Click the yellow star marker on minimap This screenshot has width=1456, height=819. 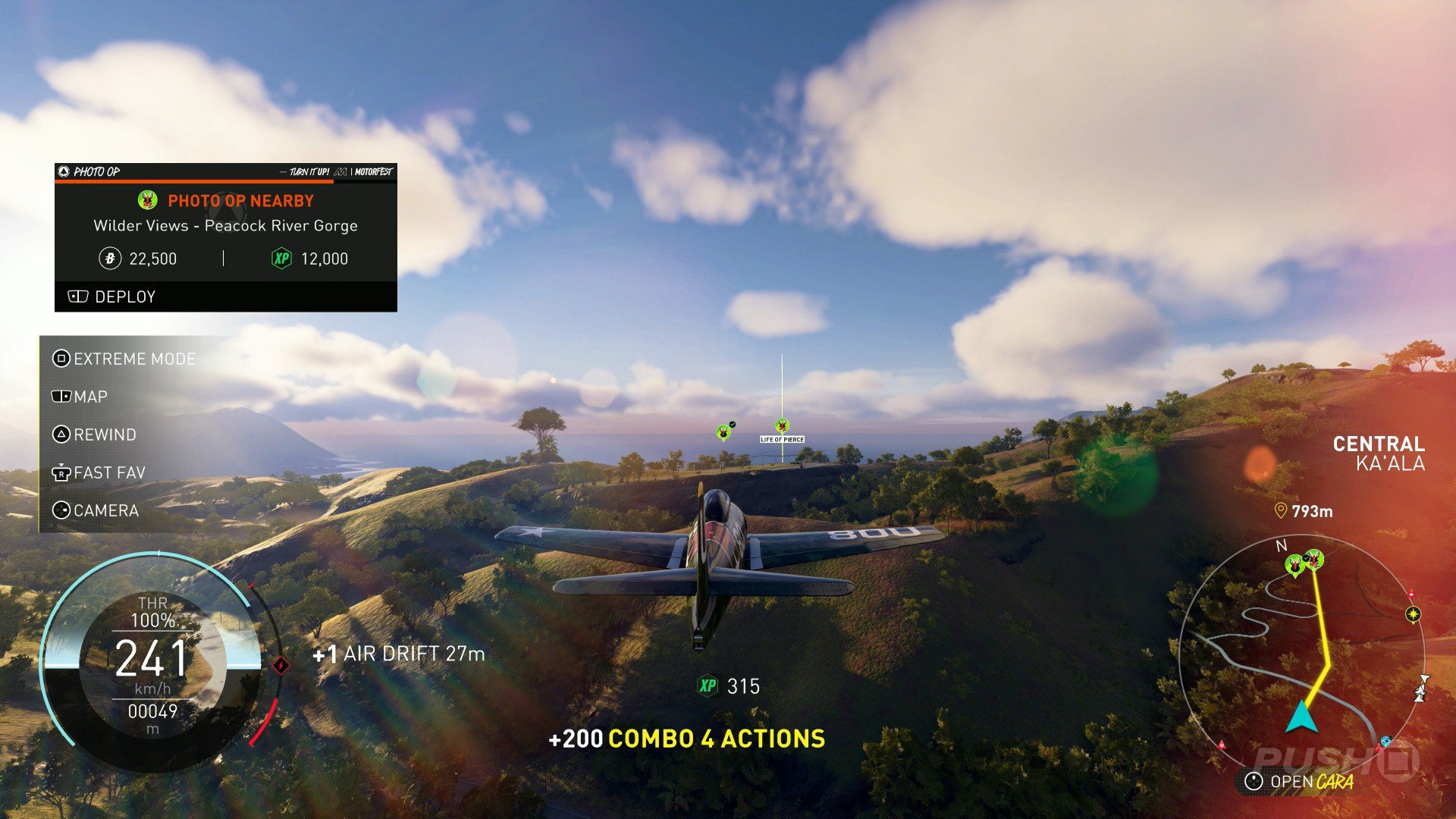coord(1413,613)
